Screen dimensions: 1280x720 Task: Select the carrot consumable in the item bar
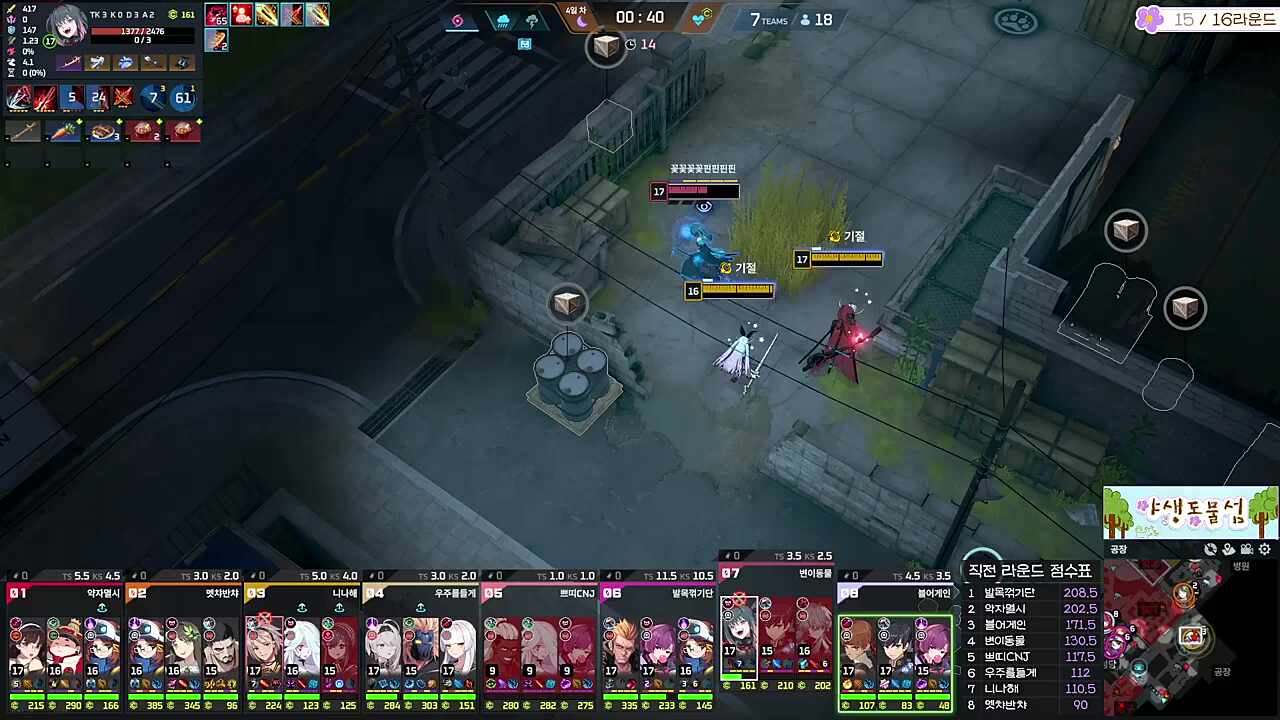(64, 131)
